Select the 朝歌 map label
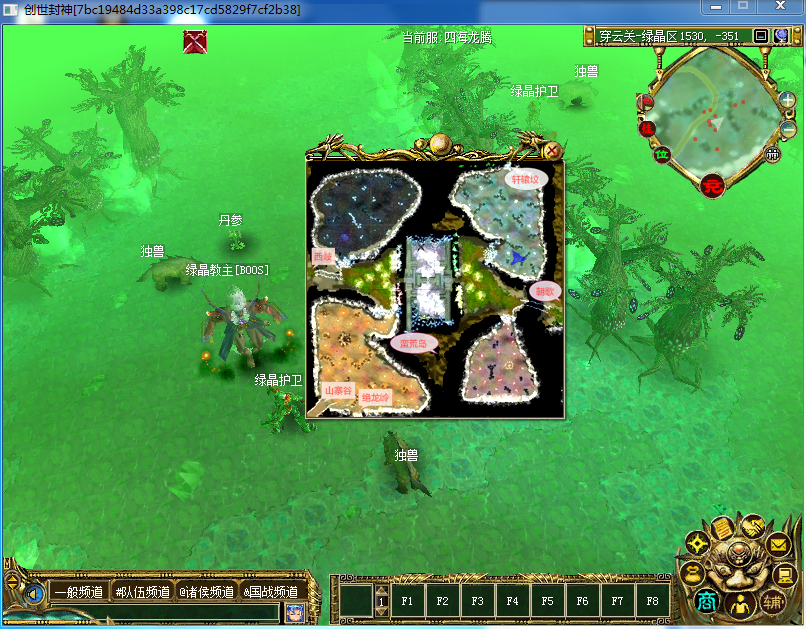The width and height of the screenshot is (806, 629). pos(545,291)
